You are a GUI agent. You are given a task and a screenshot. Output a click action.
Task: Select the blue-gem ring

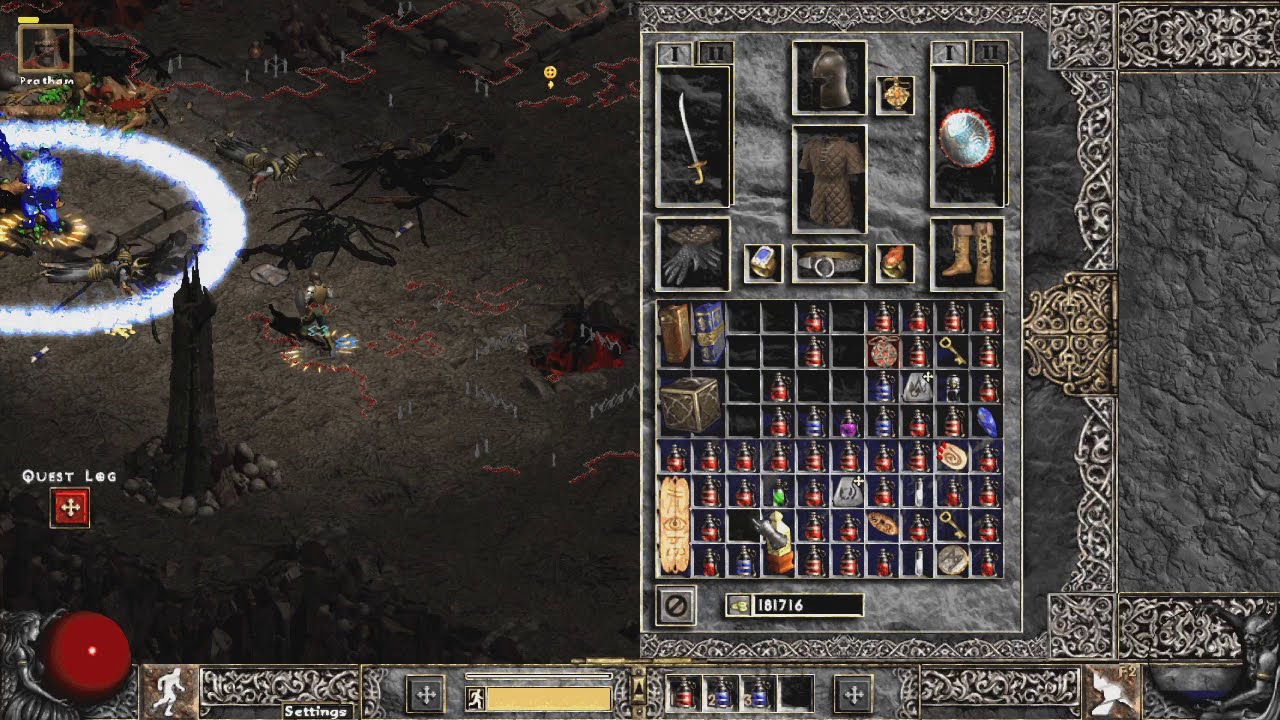(763, 263)
